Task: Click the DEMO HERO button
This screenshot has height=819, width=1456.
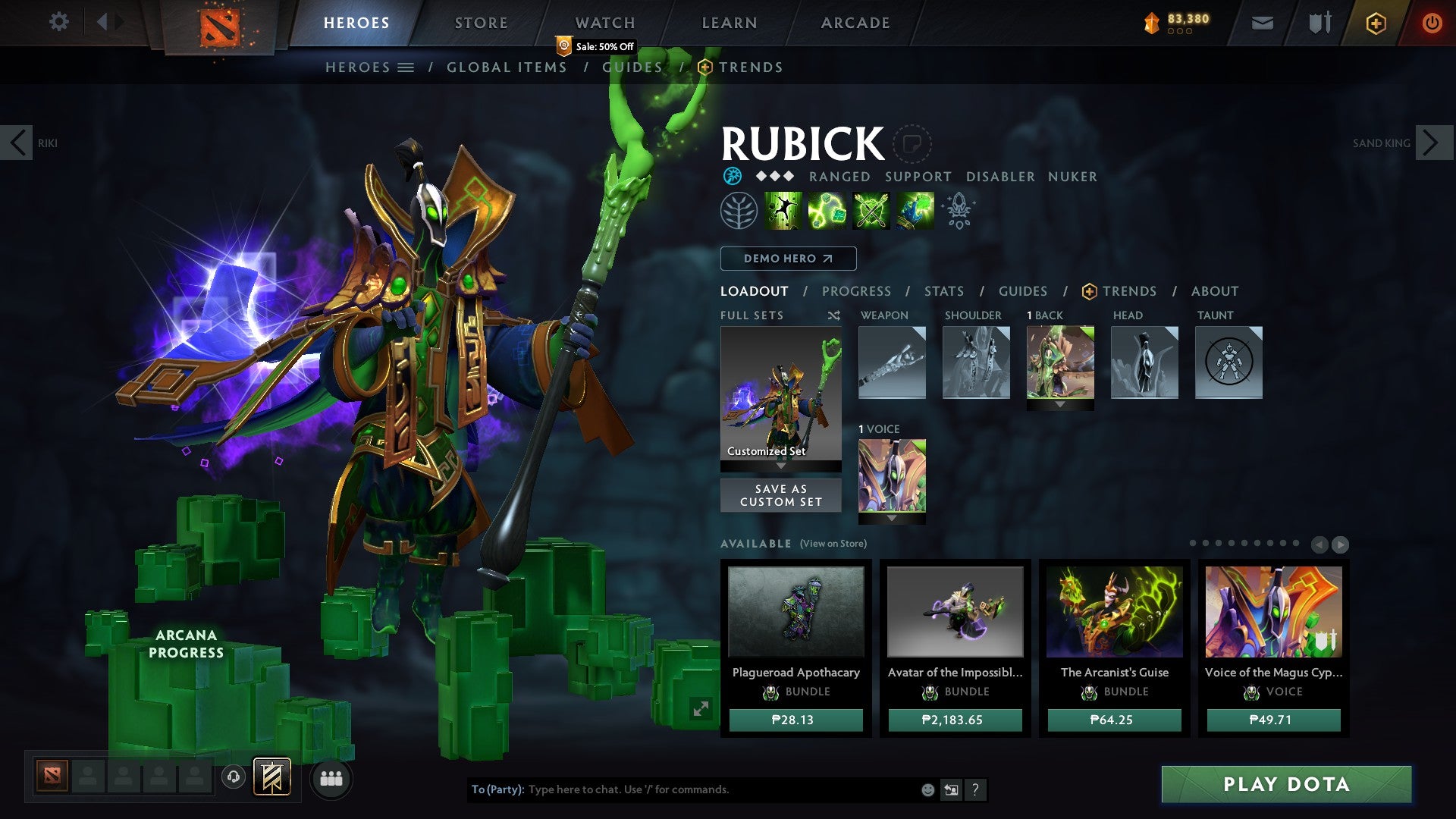Action: tap(787, 259)
